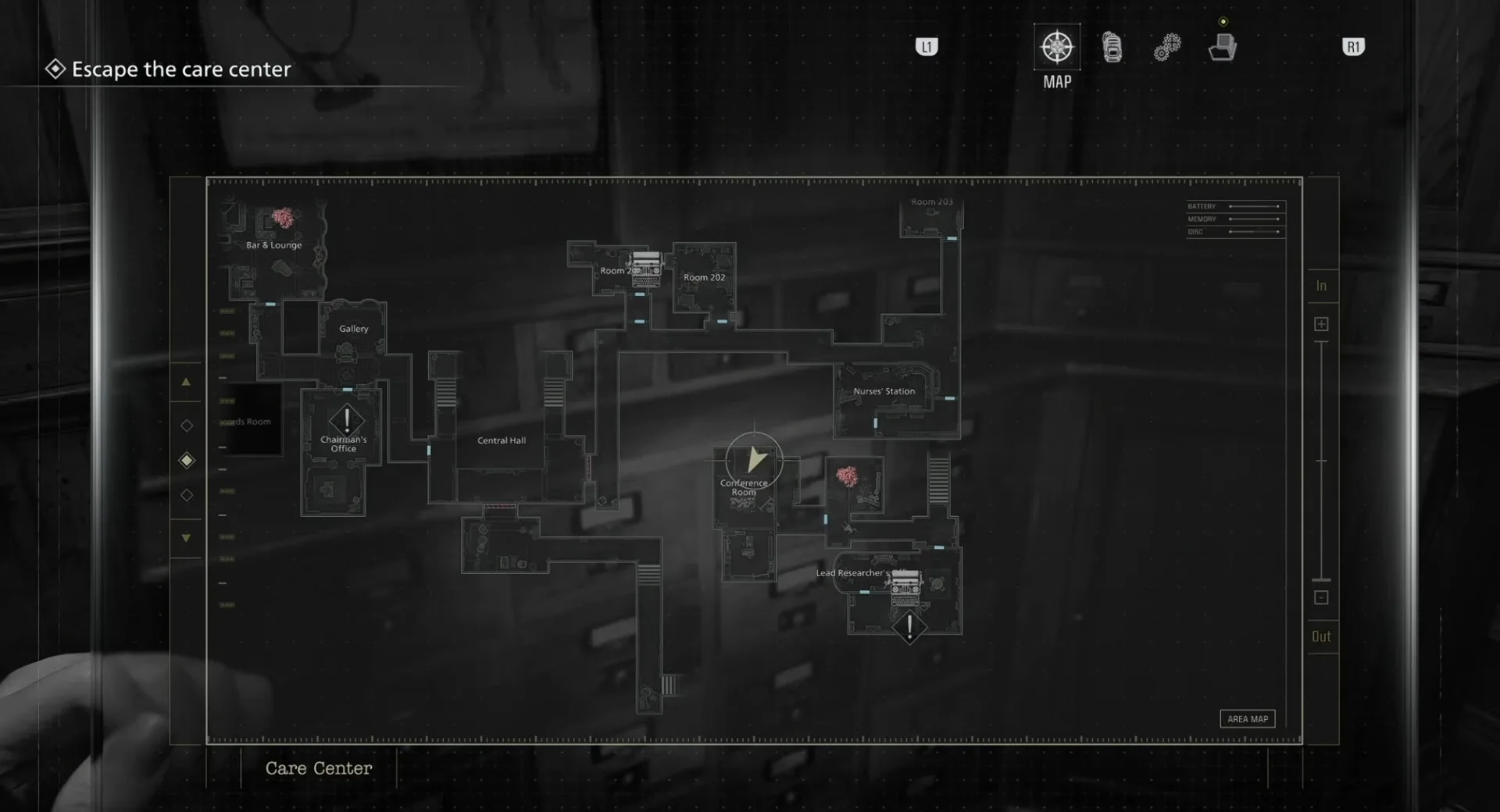Open the AREA MAP view
The height and width of the screenshot is (812, 1500).
1248,719
